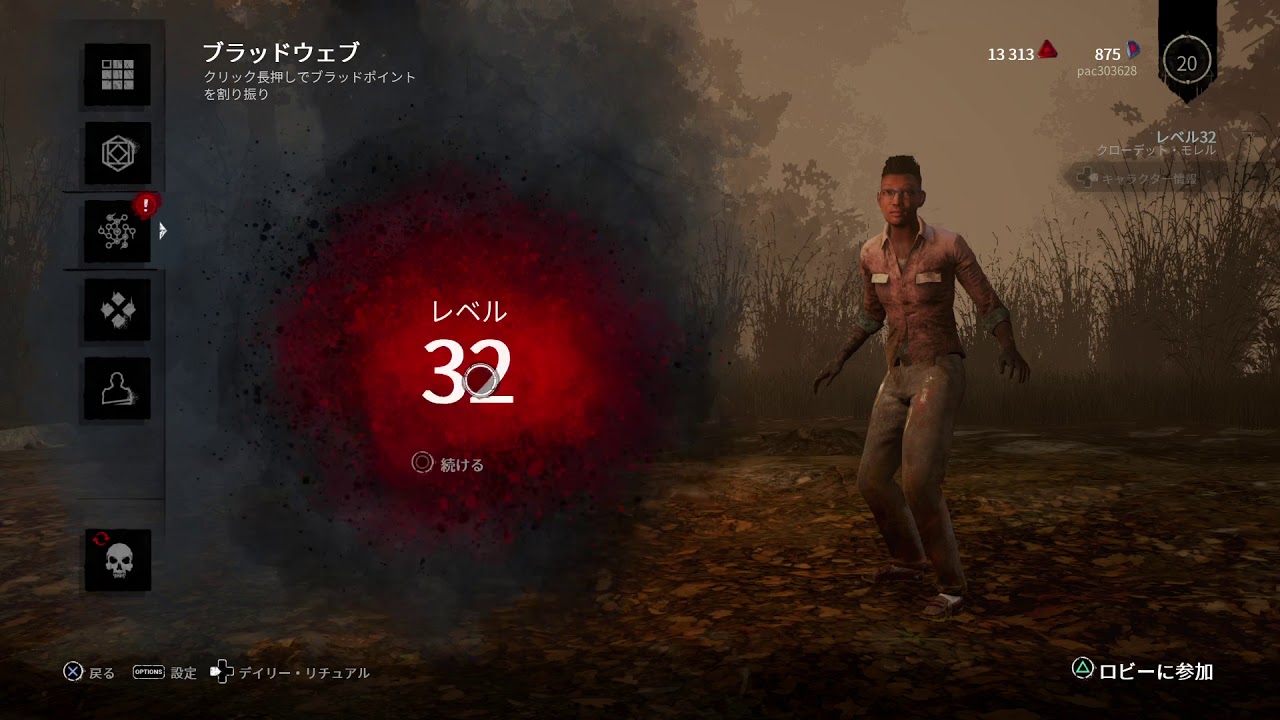Switch role with the skull icon
Viewport: 1280px width, 720px height.
(x=117, y=560)
